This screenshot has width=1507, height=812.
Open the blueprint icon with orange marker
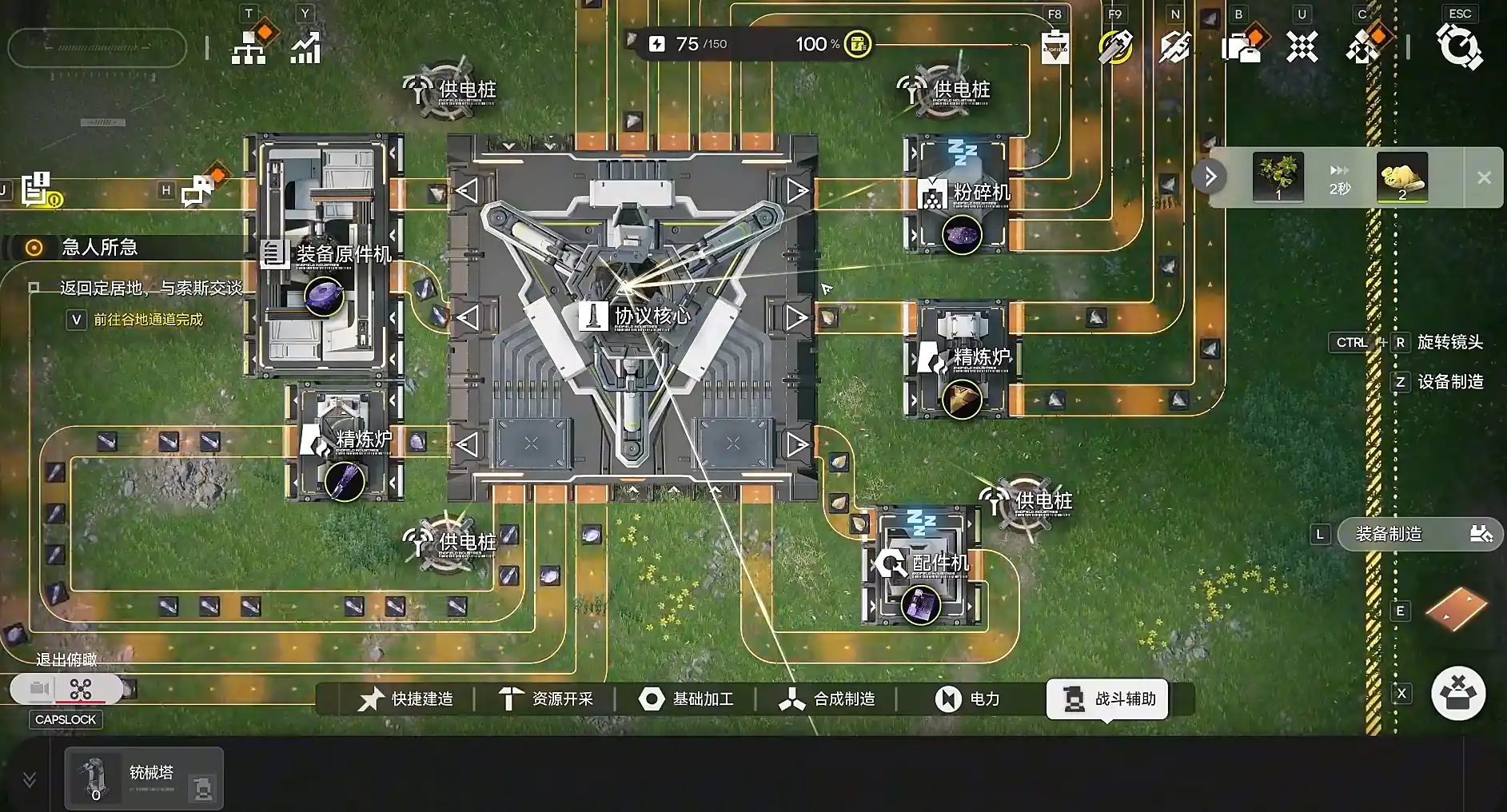pyautogui.click(x=1241, y=46)
